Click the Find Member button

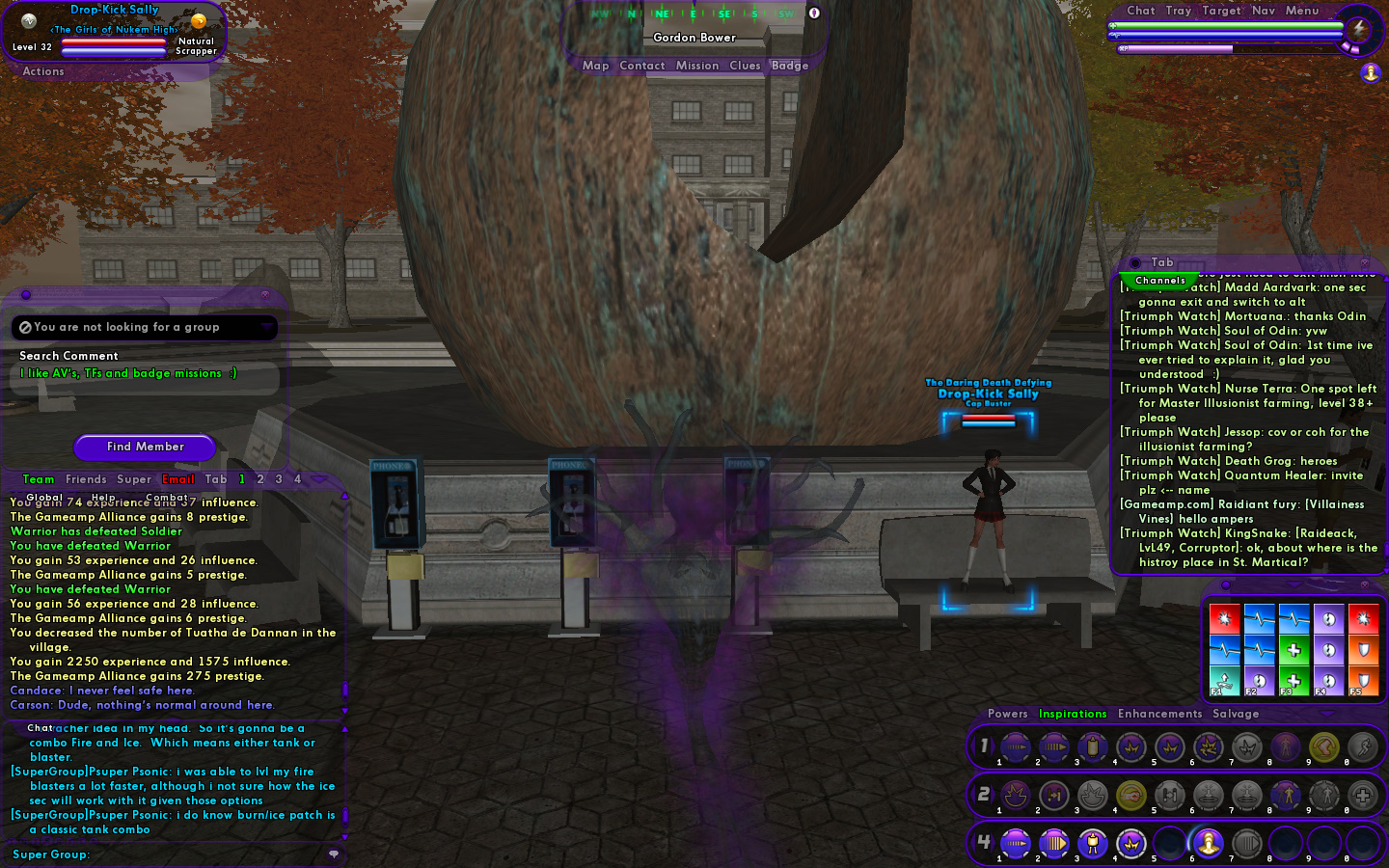click(x=145, y=447)
